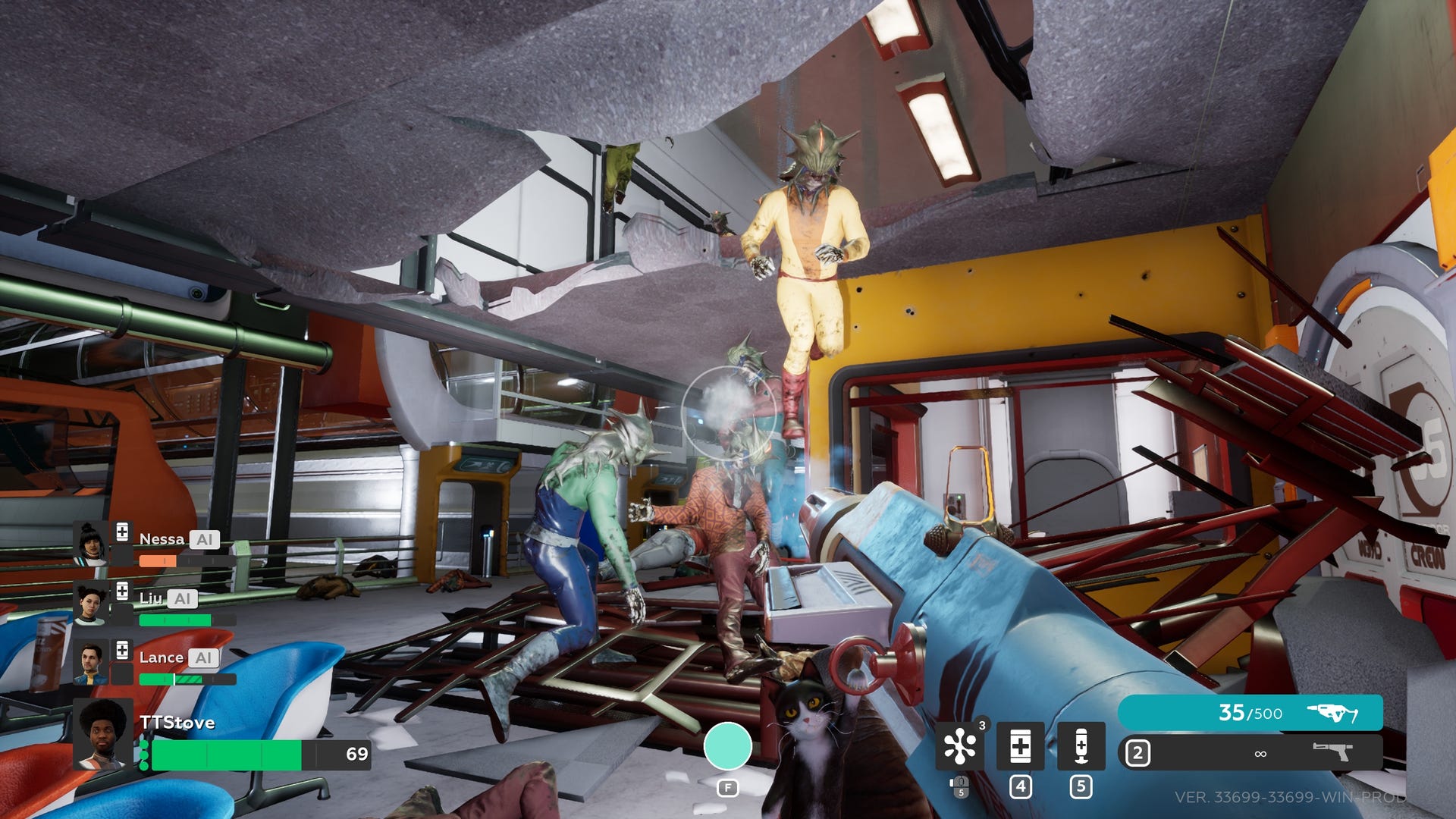Select Nessa's teammate portrait
Image resolution: width=1456 pixels, height=819 pixels.
91,543
